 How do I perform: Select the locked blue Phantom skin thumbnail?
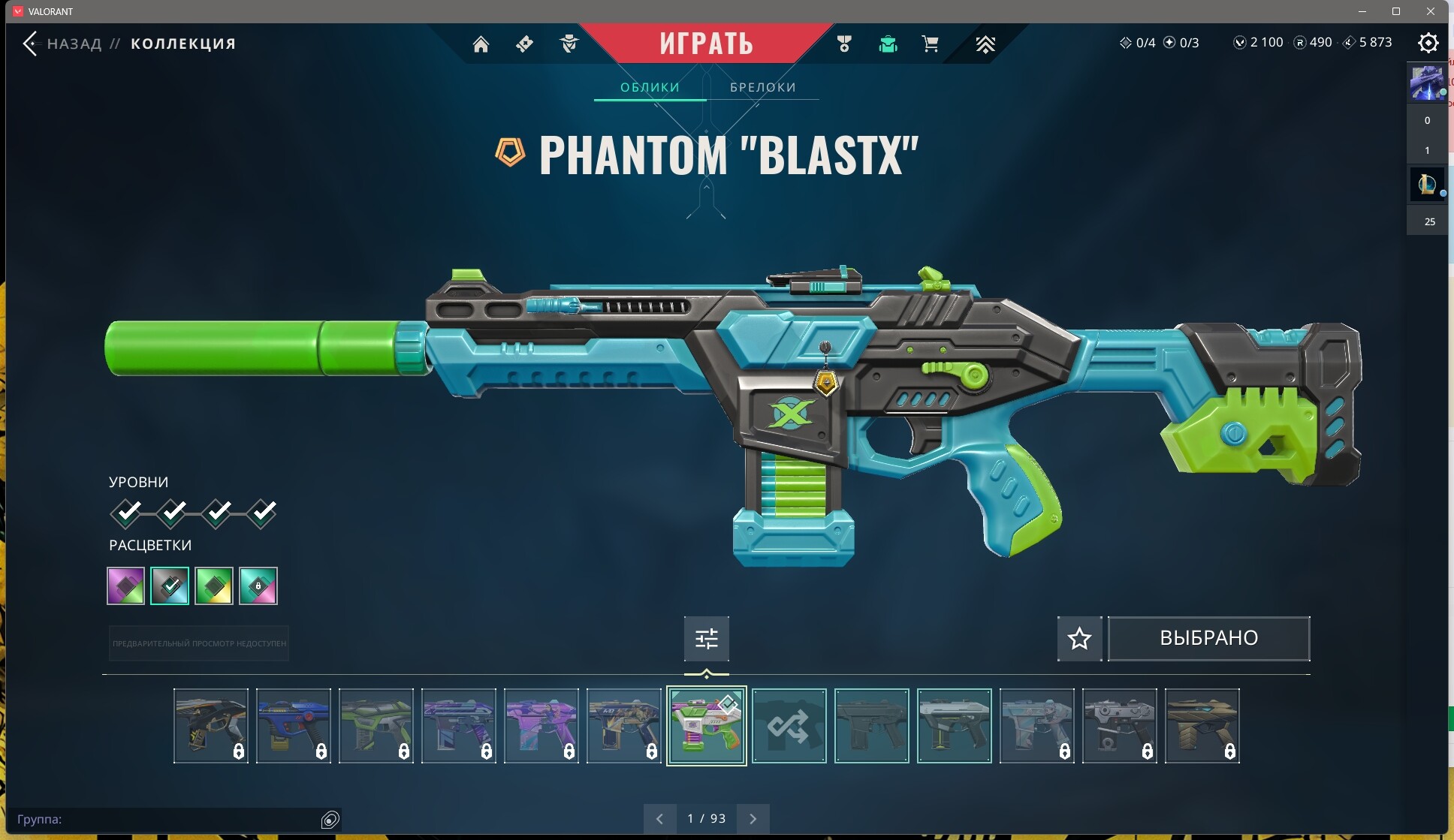(x=294, y=726)
